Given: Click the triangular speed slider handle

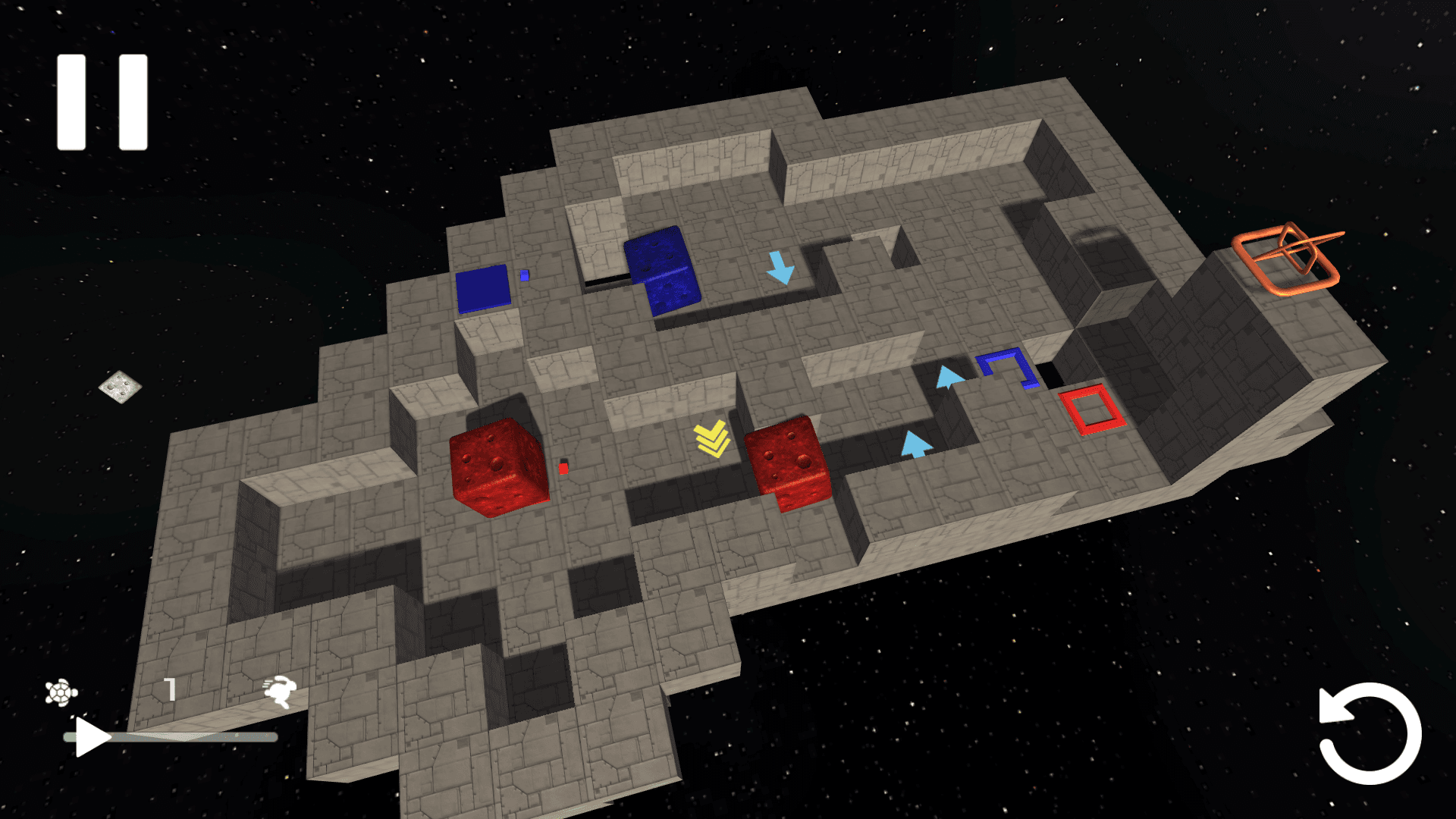Looking at the screenshot, I should point(92,737).
